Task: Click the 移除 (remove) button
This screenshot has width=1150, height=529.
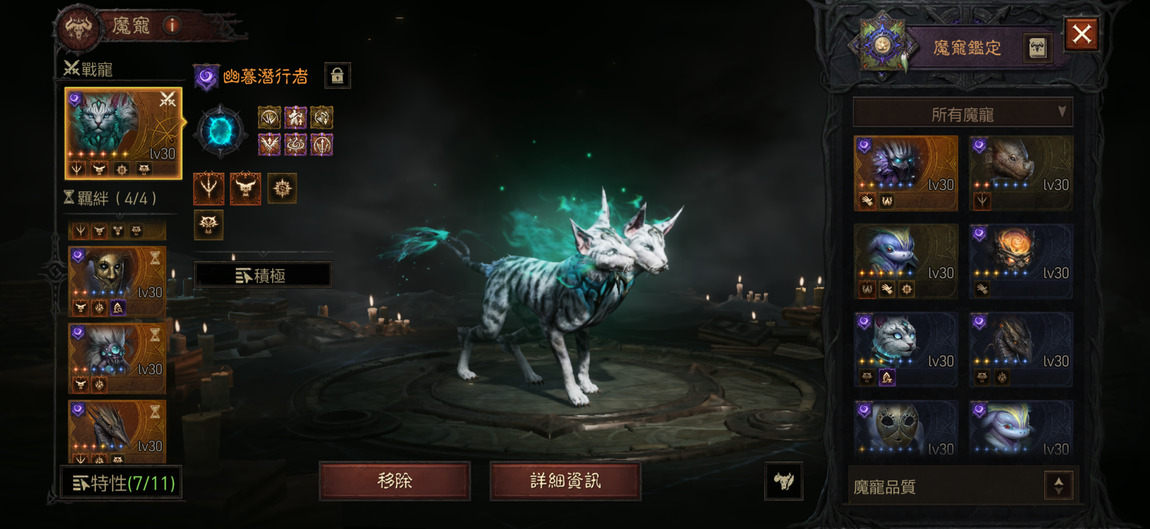Action: tap(394, 481)
